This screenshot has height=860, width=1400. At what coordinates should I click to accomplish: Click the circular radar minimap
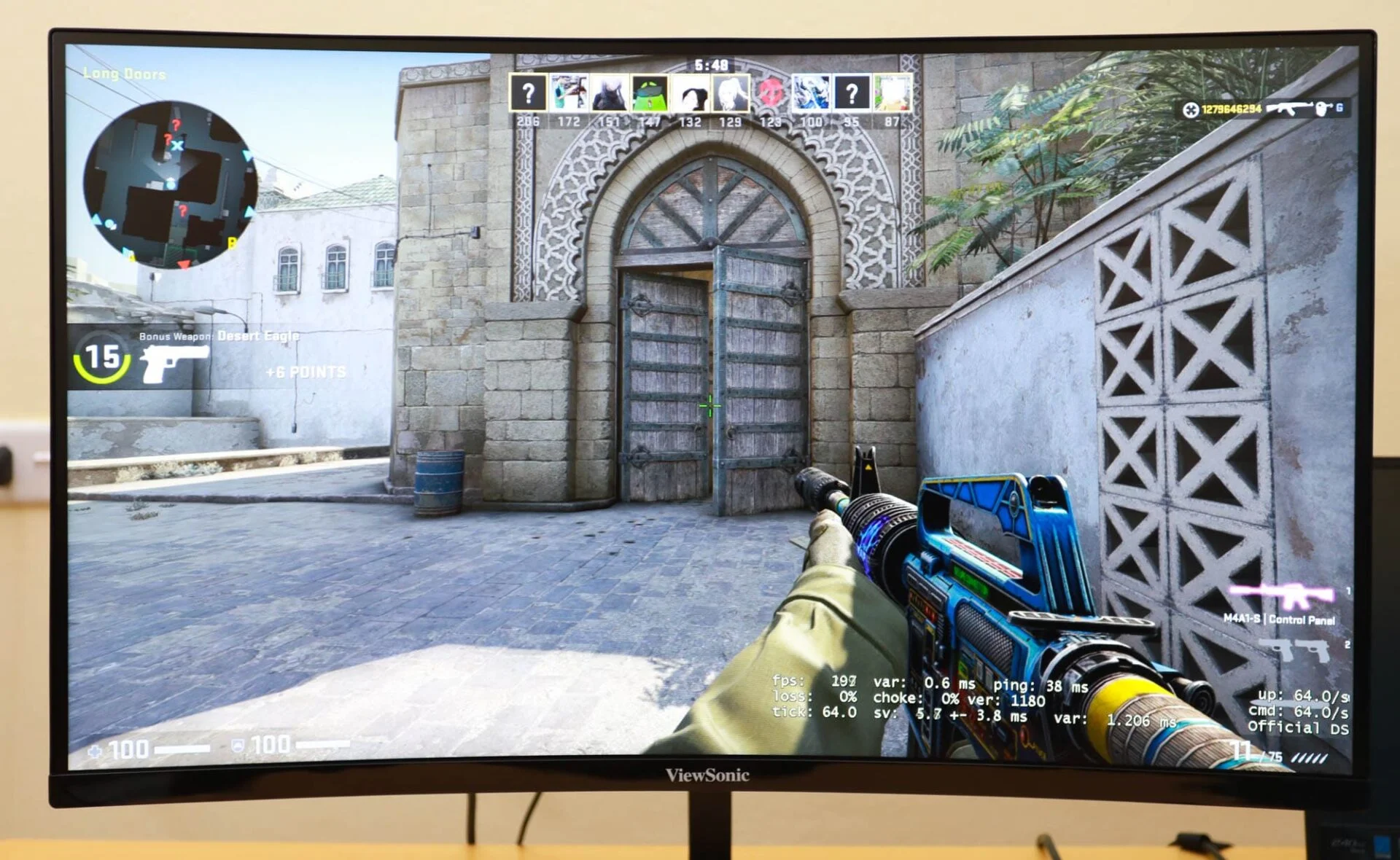click(170, 184)
